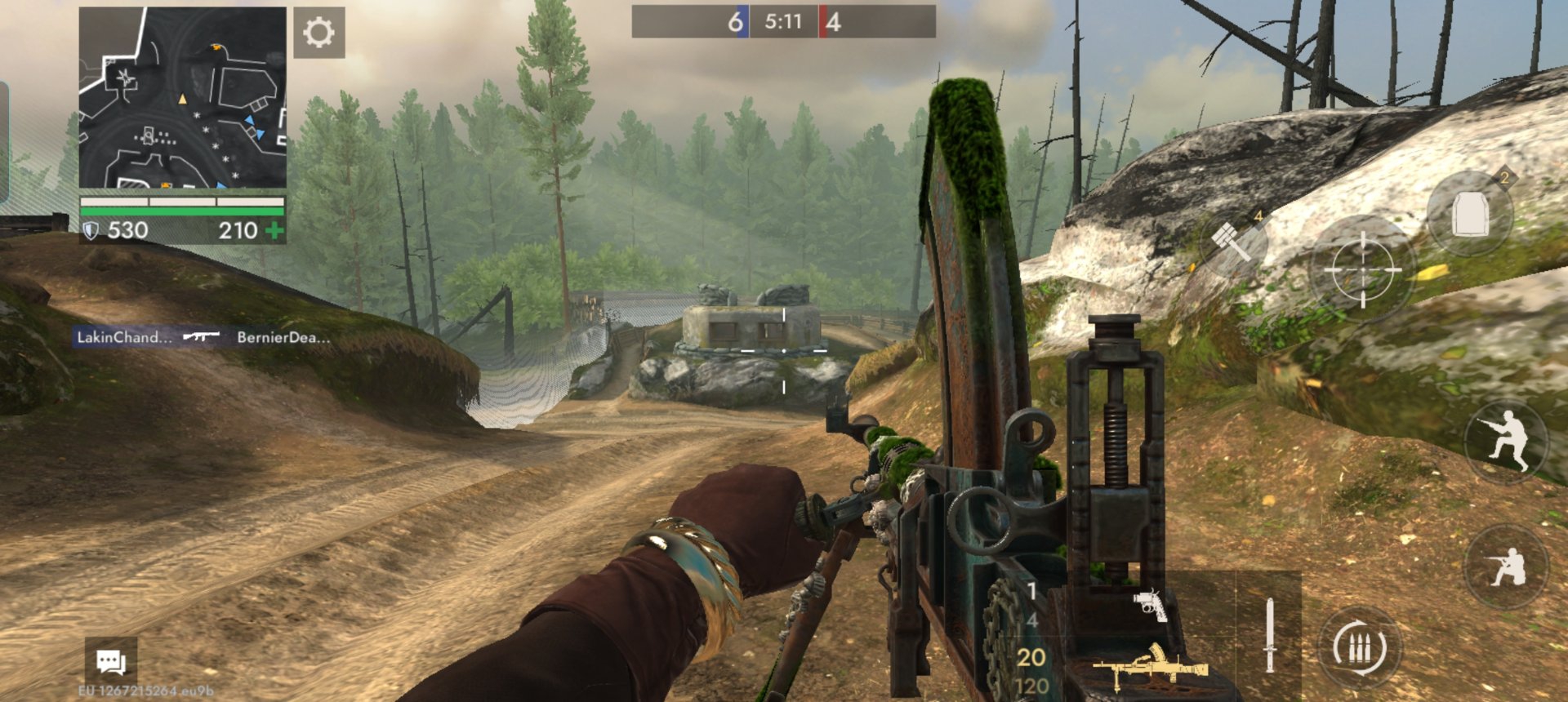
Task: Open the chat bubble button
Action: coord(111,661)
